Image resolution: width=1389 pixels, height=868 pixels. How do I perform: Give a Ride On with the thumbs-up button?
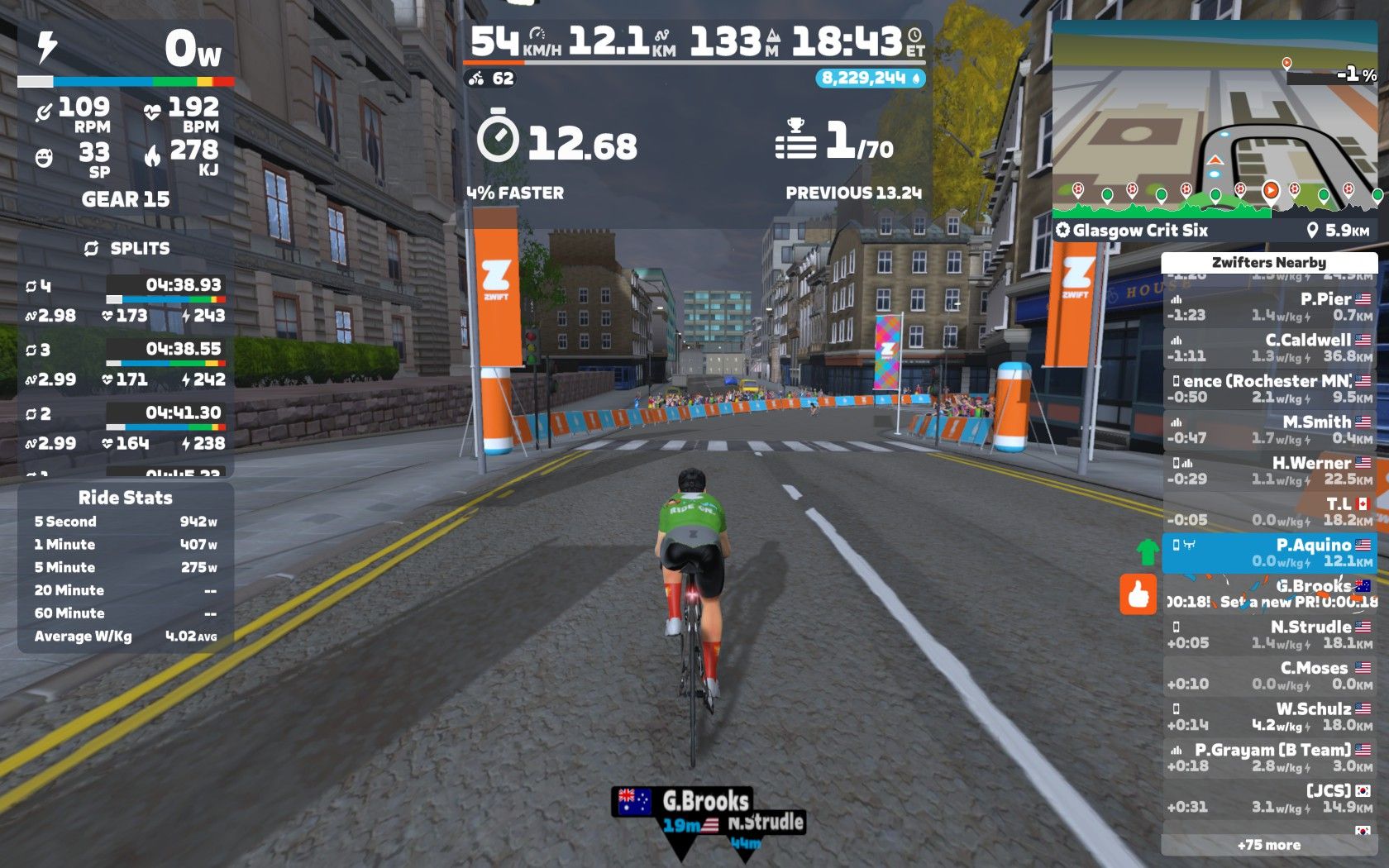tap(1138, 594)
